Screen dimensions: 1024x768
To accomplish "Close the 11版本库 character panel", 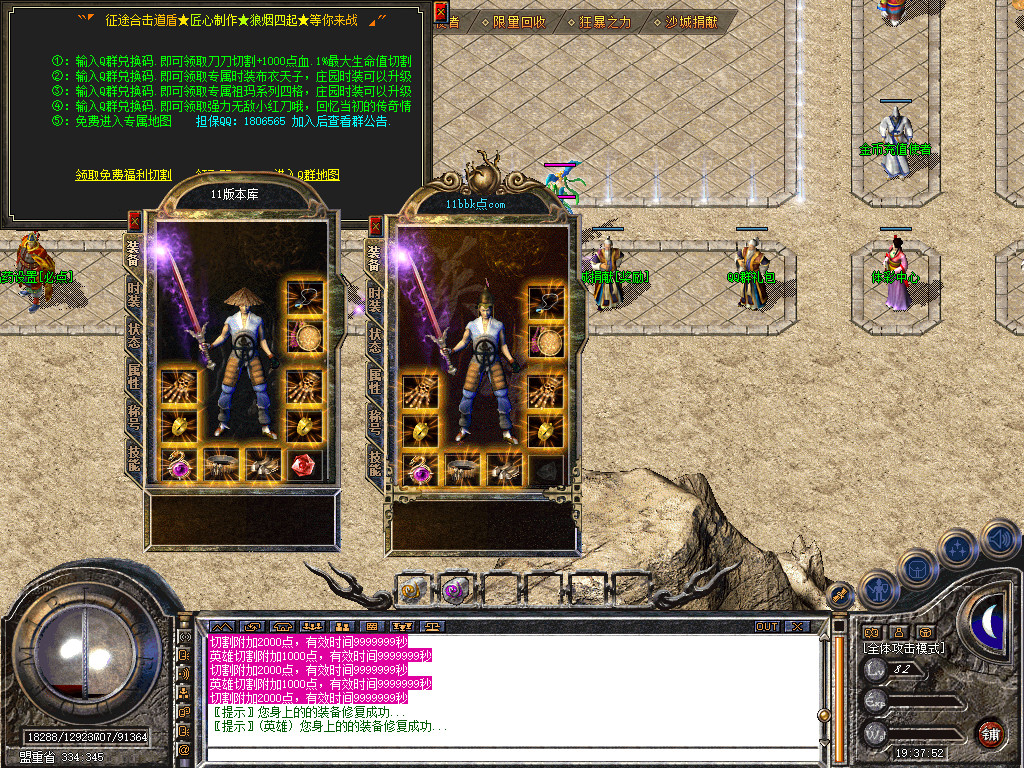I will coord(135,221).
